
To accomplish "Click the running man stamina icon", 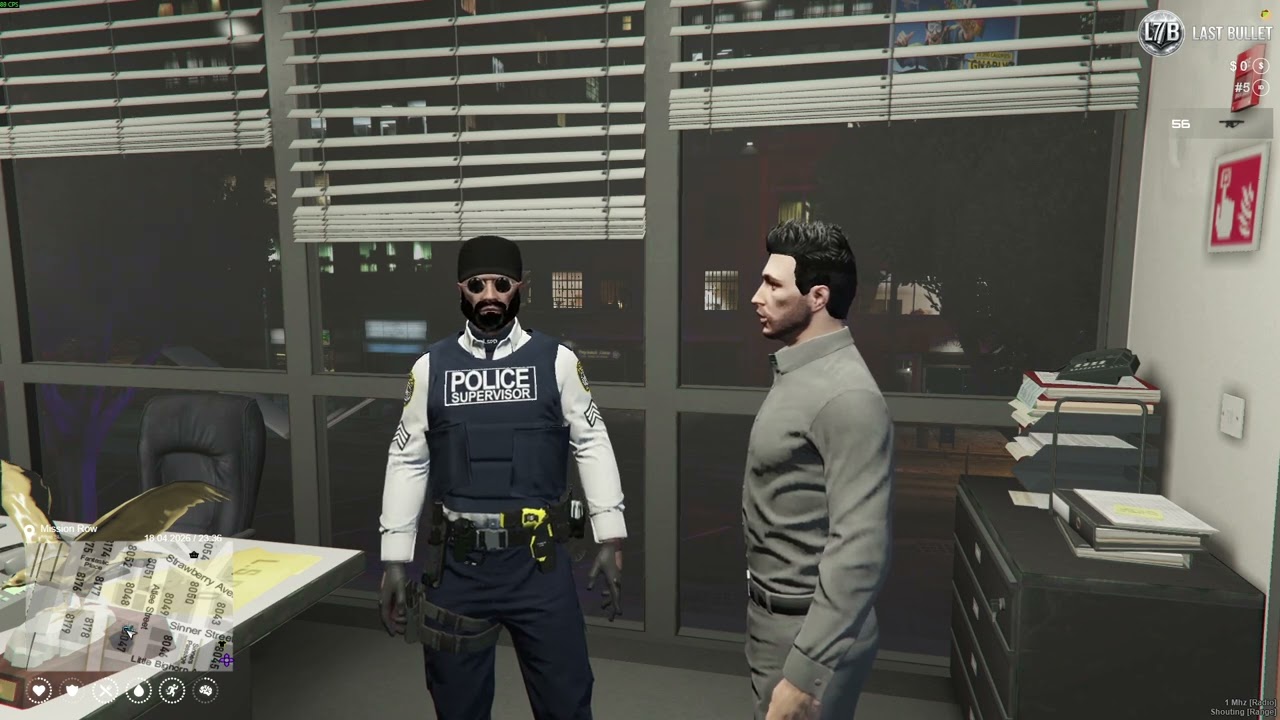I will pyautogui.click(x=173, y=690).
